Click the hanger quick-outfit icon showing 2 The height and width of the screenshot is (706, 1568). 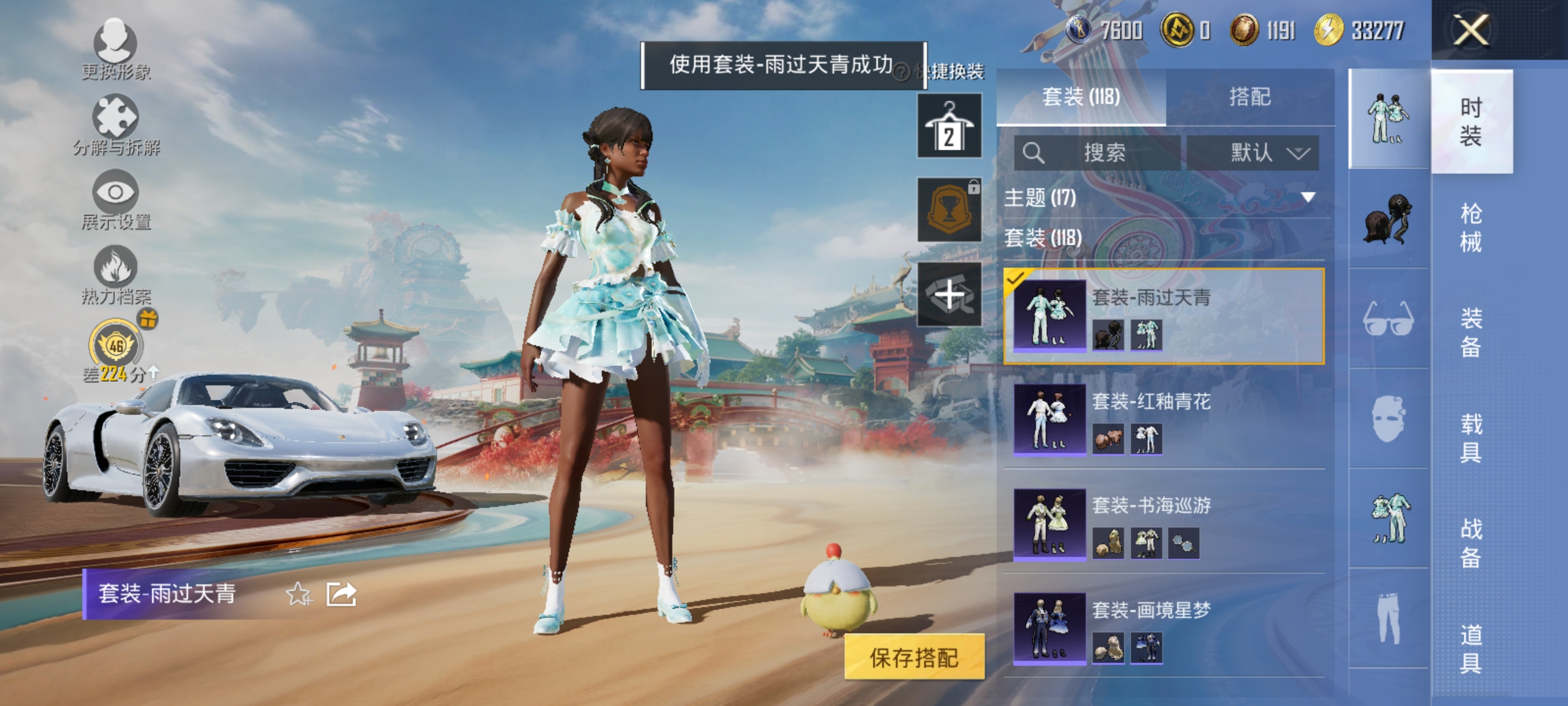point(949,126)
